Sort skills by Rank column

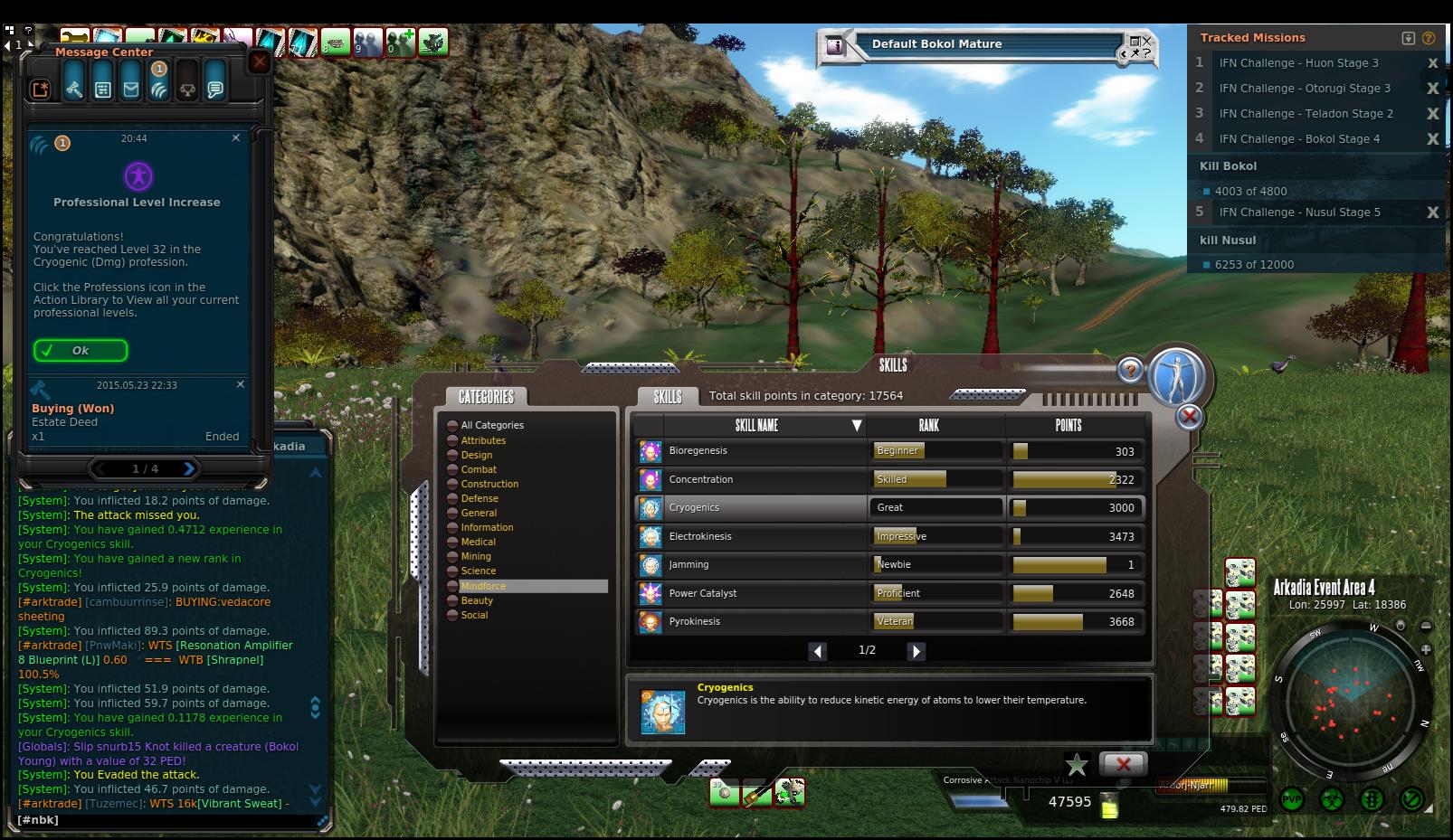tap(929, 425)
